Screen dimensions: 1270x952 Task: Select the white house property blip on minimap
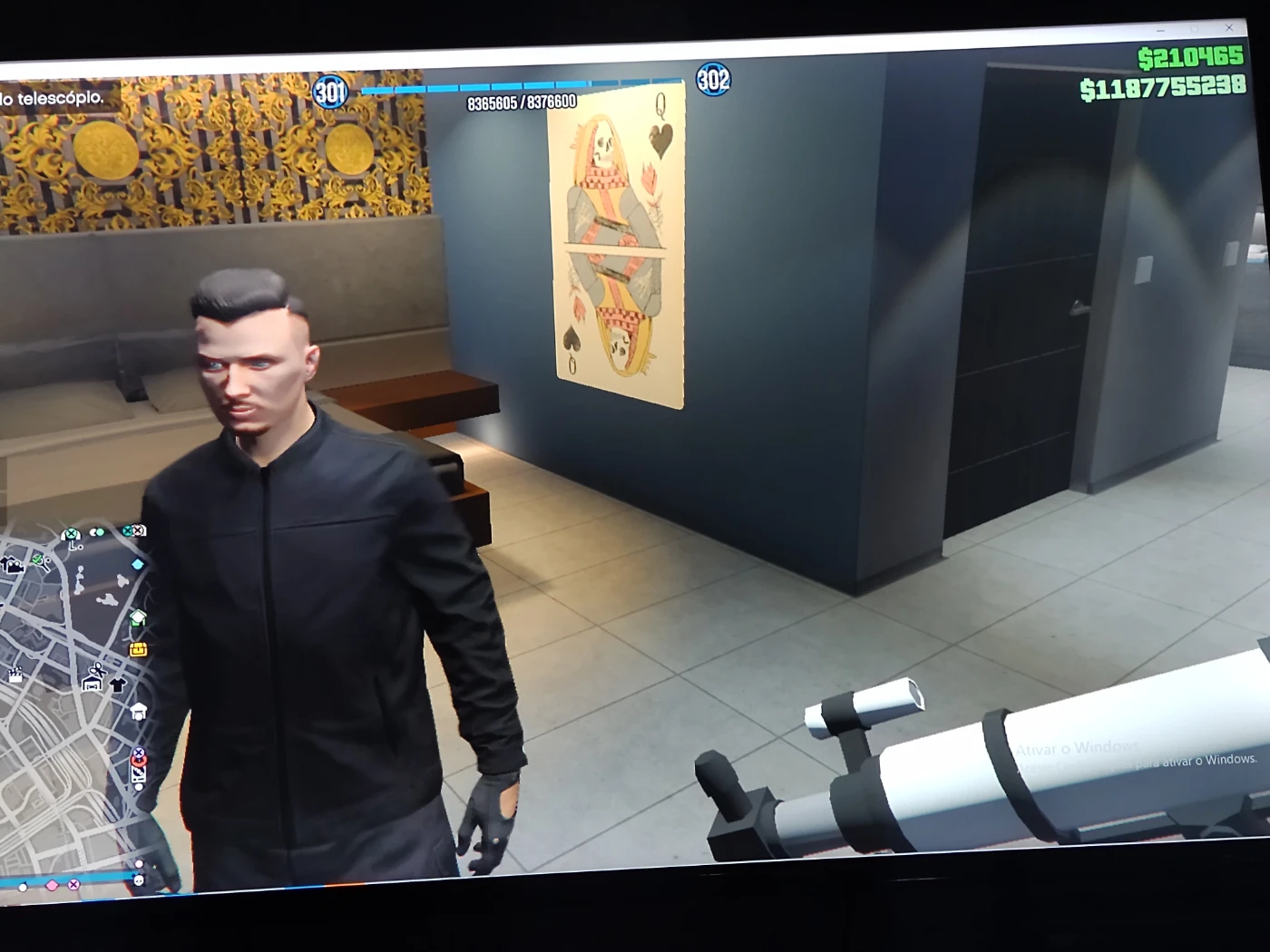(139, 710)
